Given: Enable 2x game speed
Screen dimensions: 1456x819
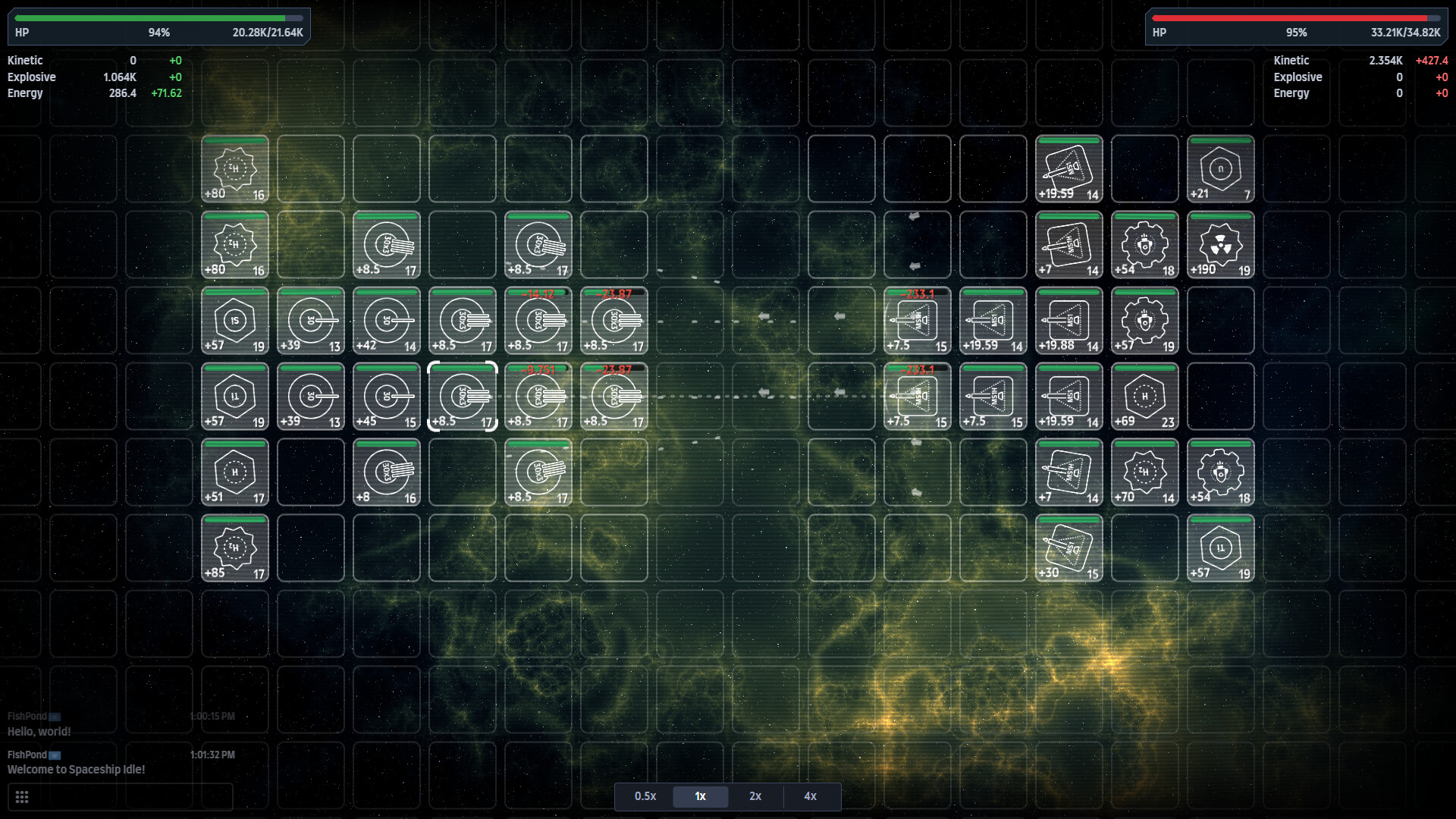Looking at the screenshot, I should [755, 797].
